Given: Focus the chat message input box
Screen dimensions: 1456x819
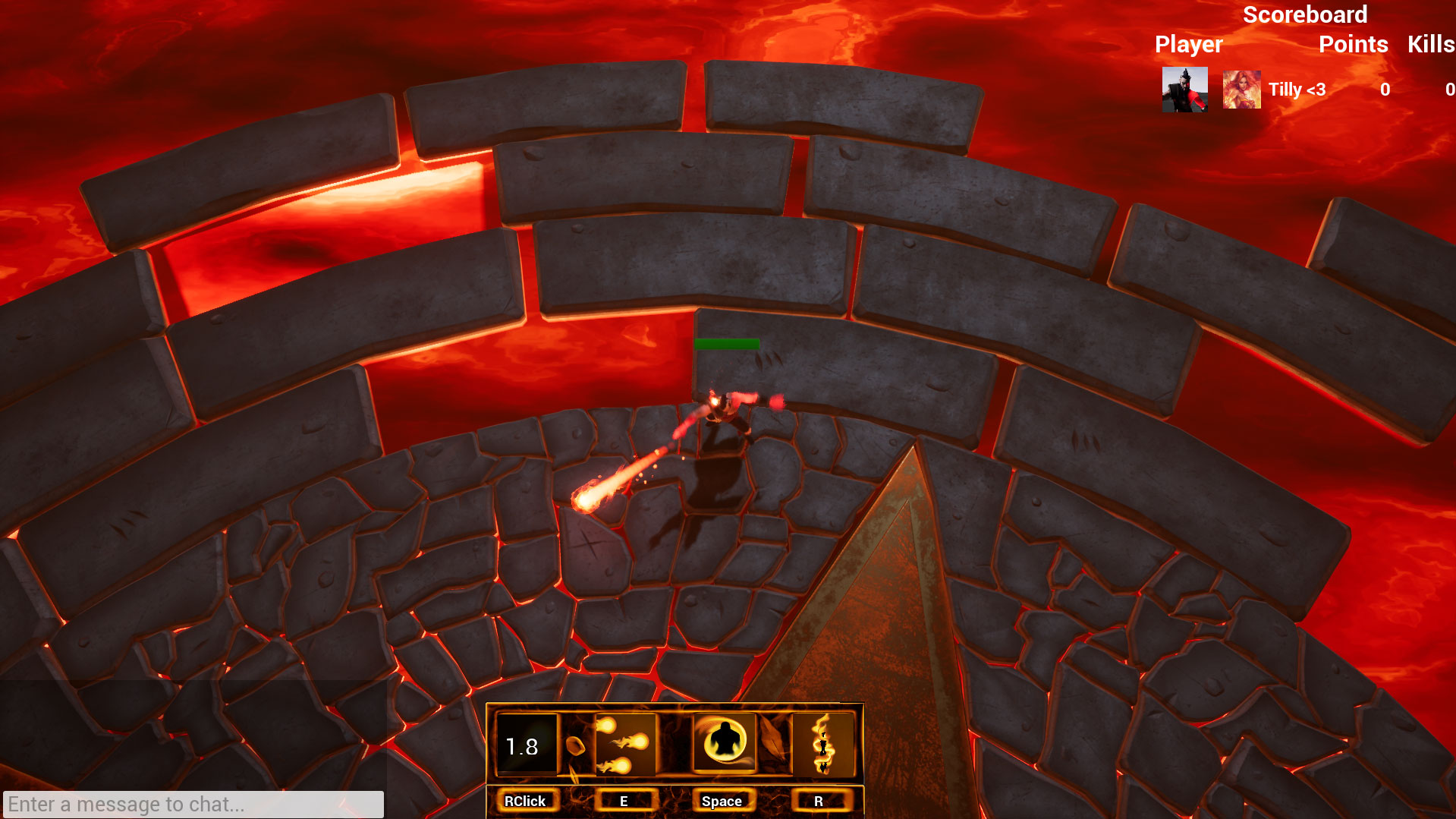Looking at the screenshot, I should (193, 804).
